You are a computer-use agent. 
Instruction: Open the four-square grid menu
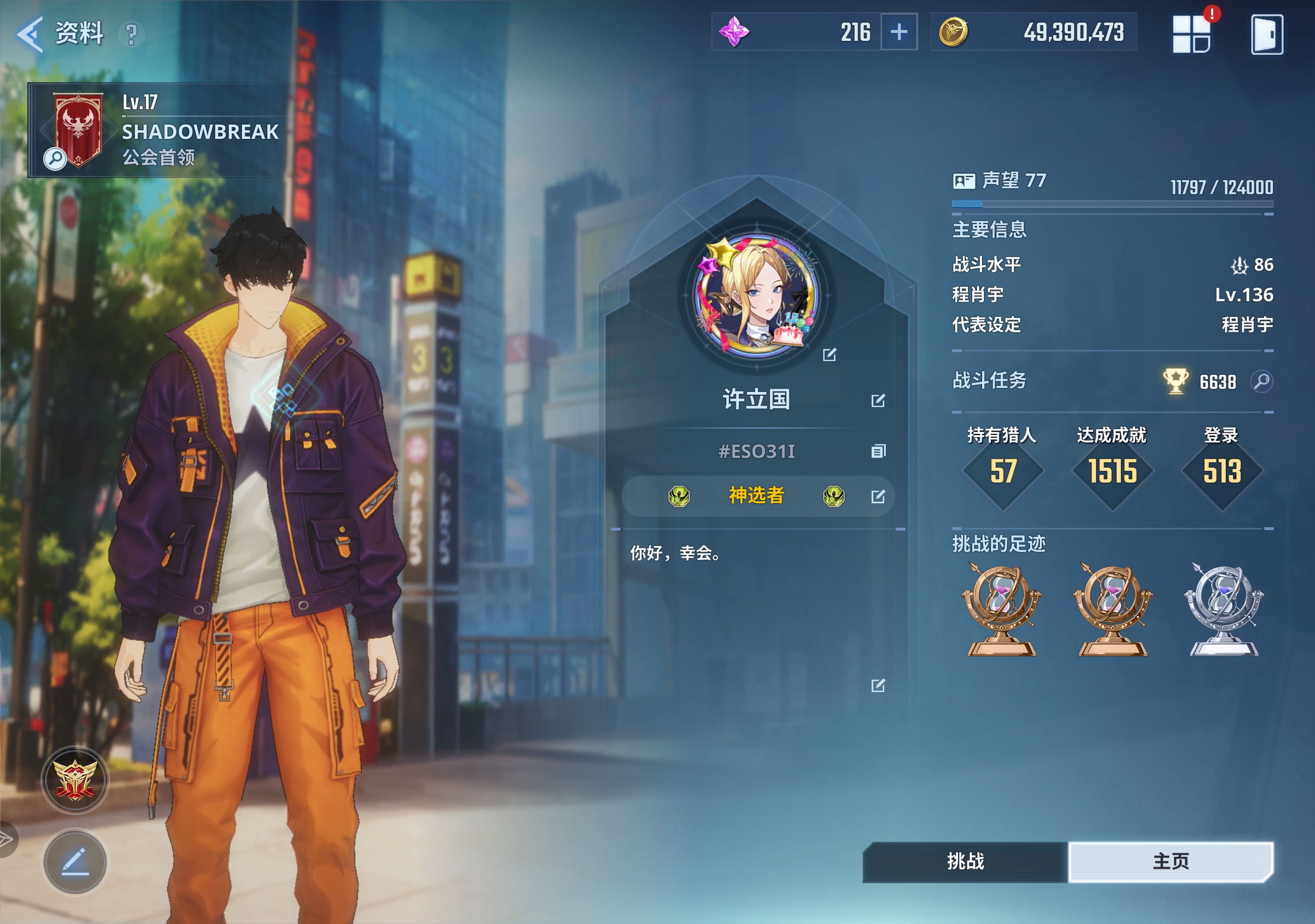click(1191, 34)
